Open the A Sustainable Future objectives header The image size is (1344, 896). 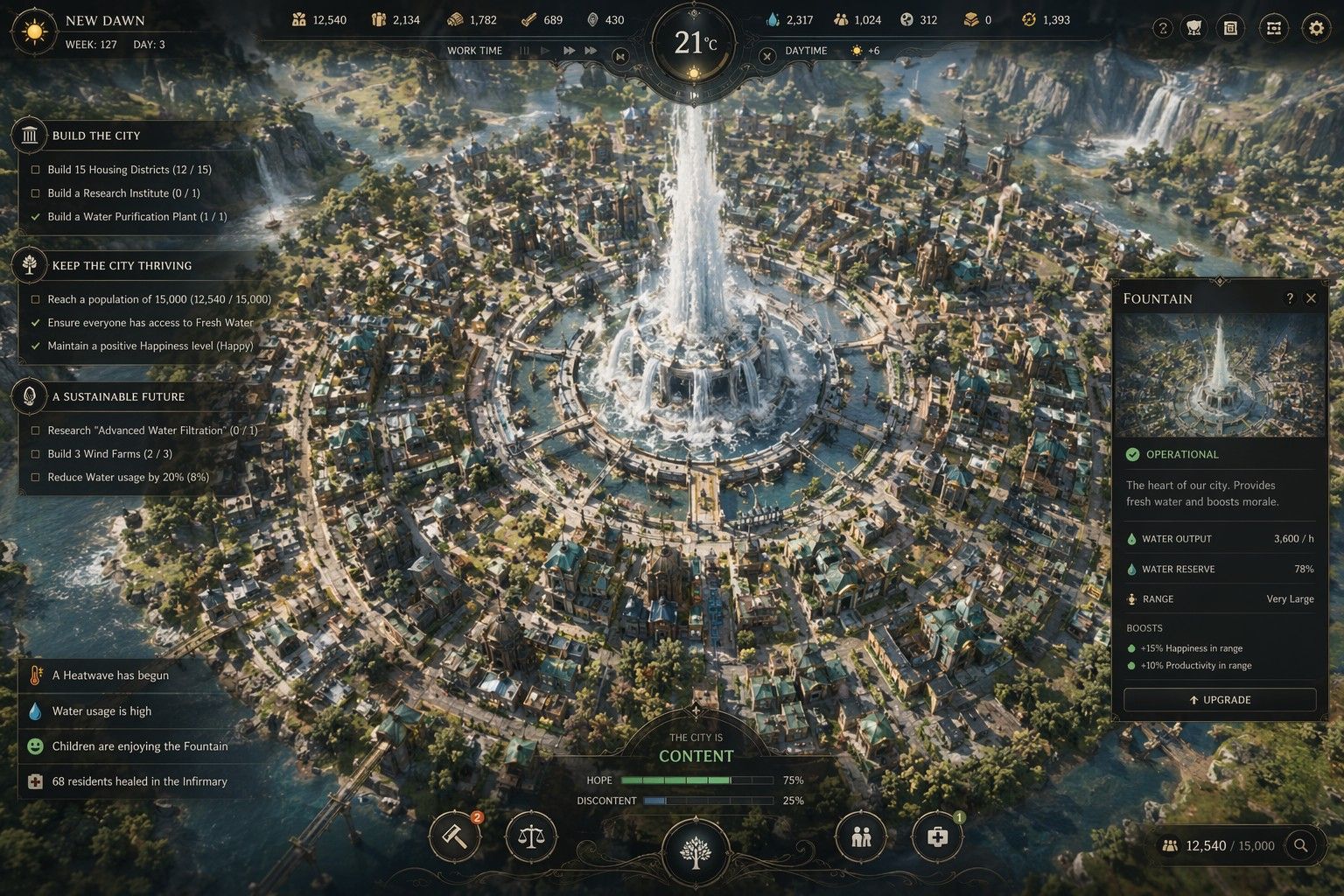(118, 396)
